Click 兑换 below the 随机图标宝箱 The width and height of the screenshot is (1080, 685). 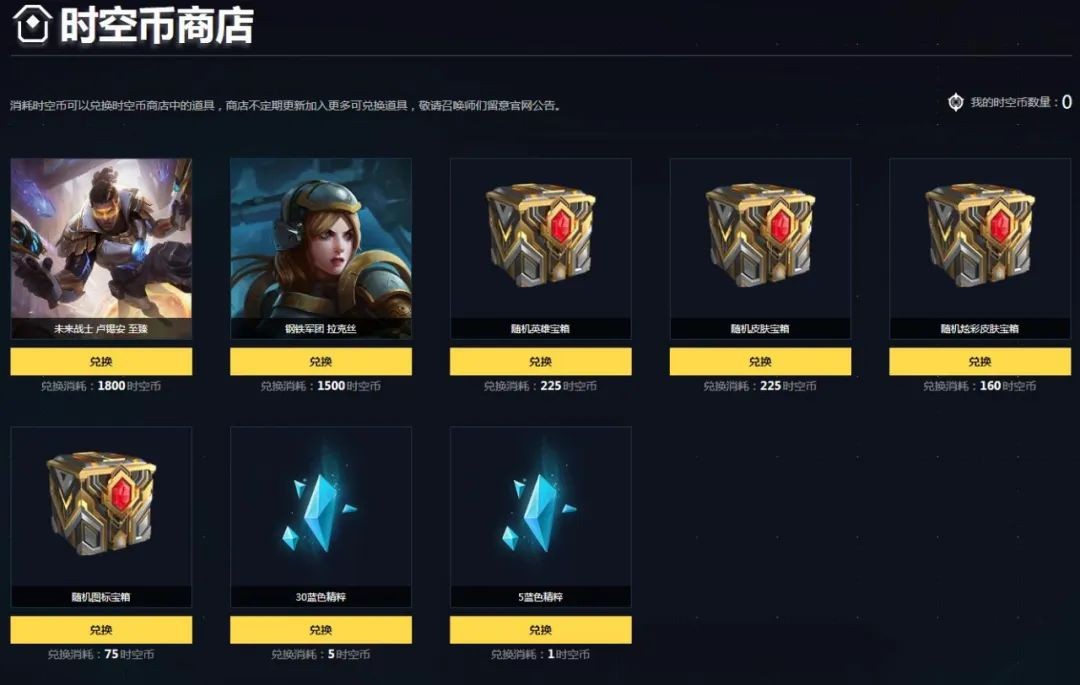tap(101, 630)
